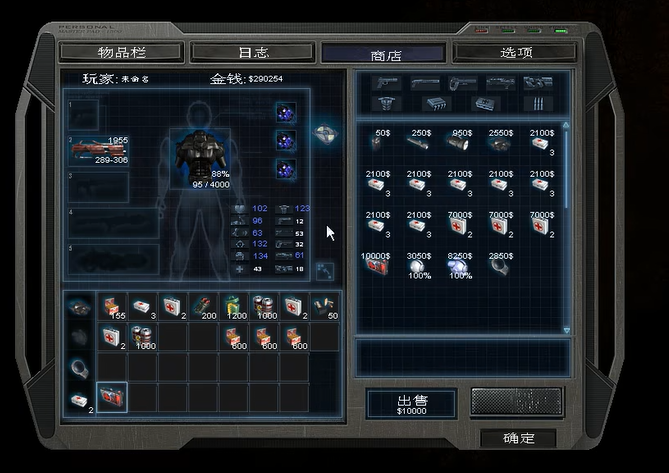
Task: Confirm with the 确定 button
Action: click(x=518, y=438)
